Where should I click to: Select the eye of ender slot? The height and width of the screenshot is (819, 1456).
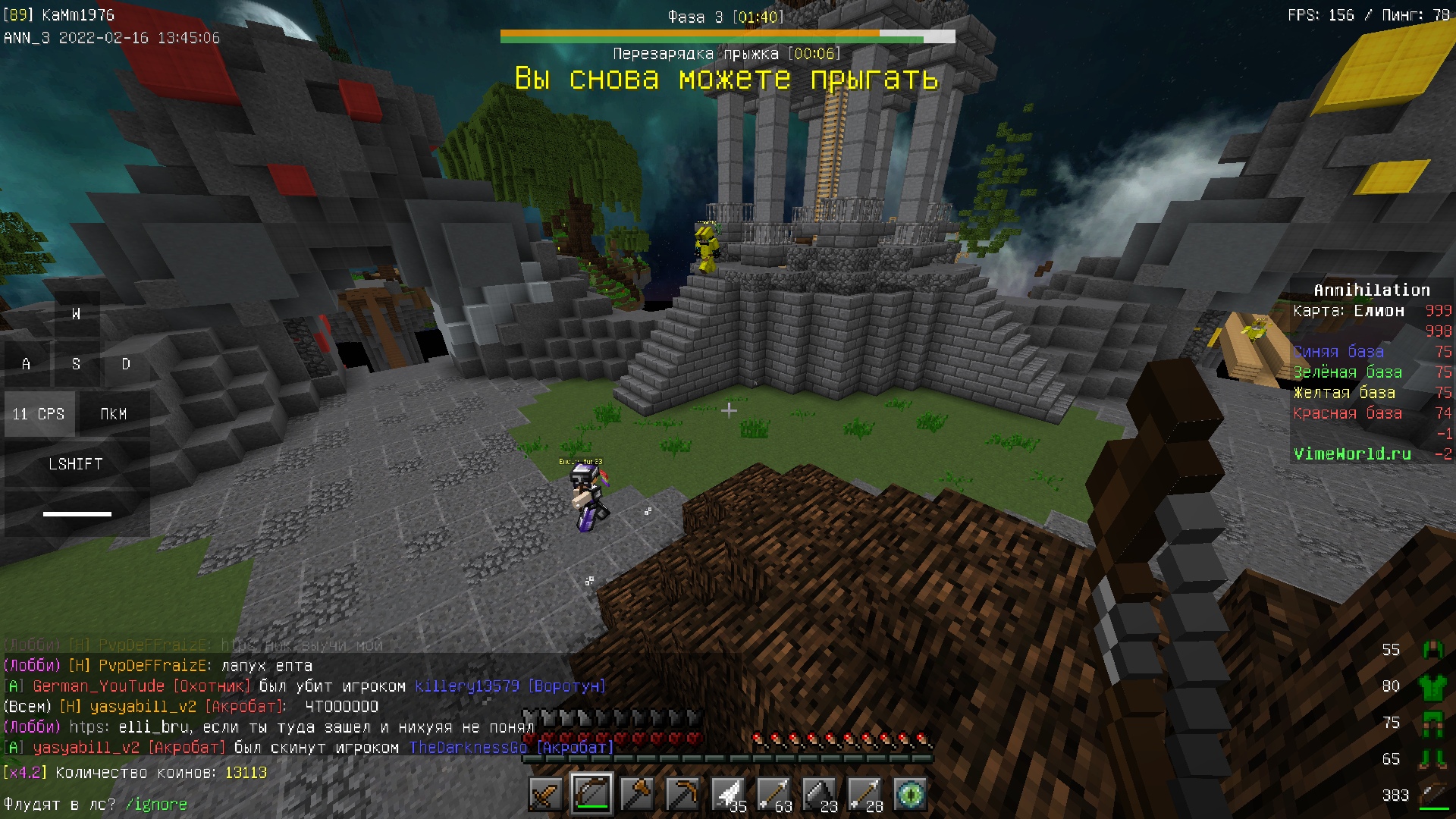coord(910,795)
